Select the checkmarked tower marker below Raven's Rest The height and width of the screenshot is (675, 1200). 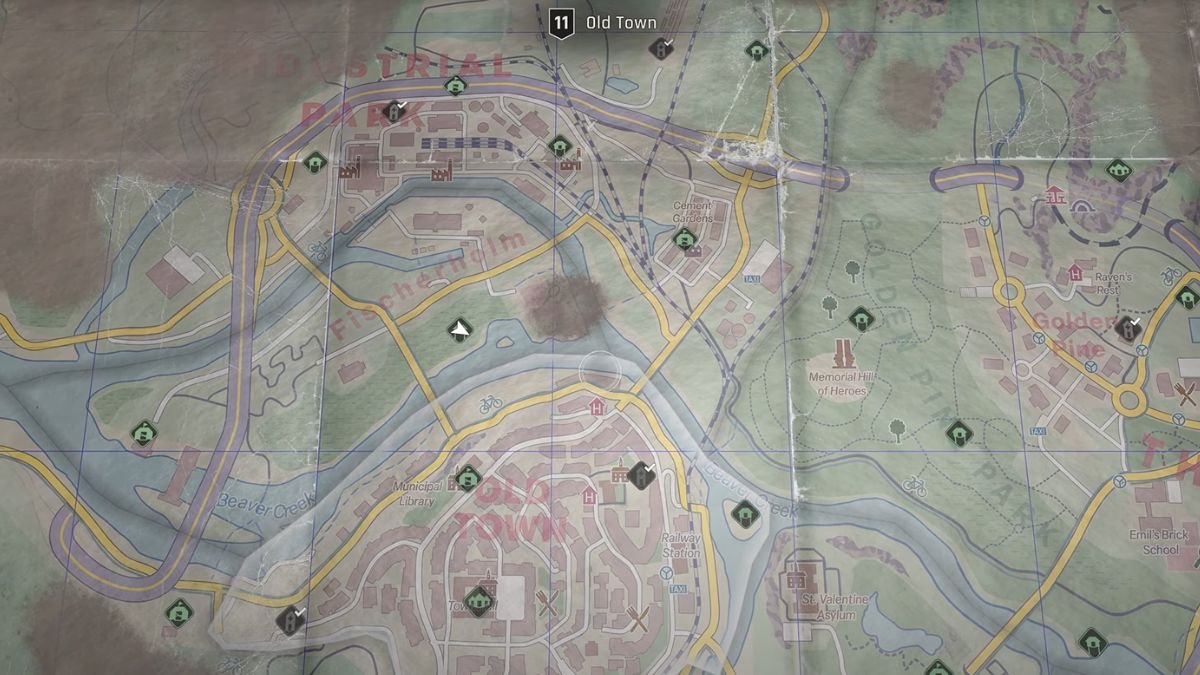point(1129,328)
